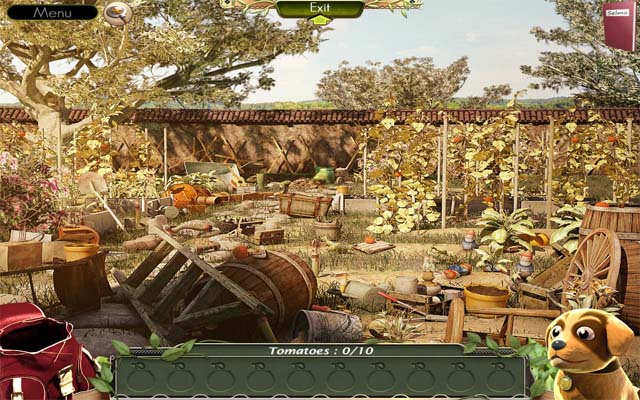
Task: Exit the garden scene
Action: click(319, 9)
